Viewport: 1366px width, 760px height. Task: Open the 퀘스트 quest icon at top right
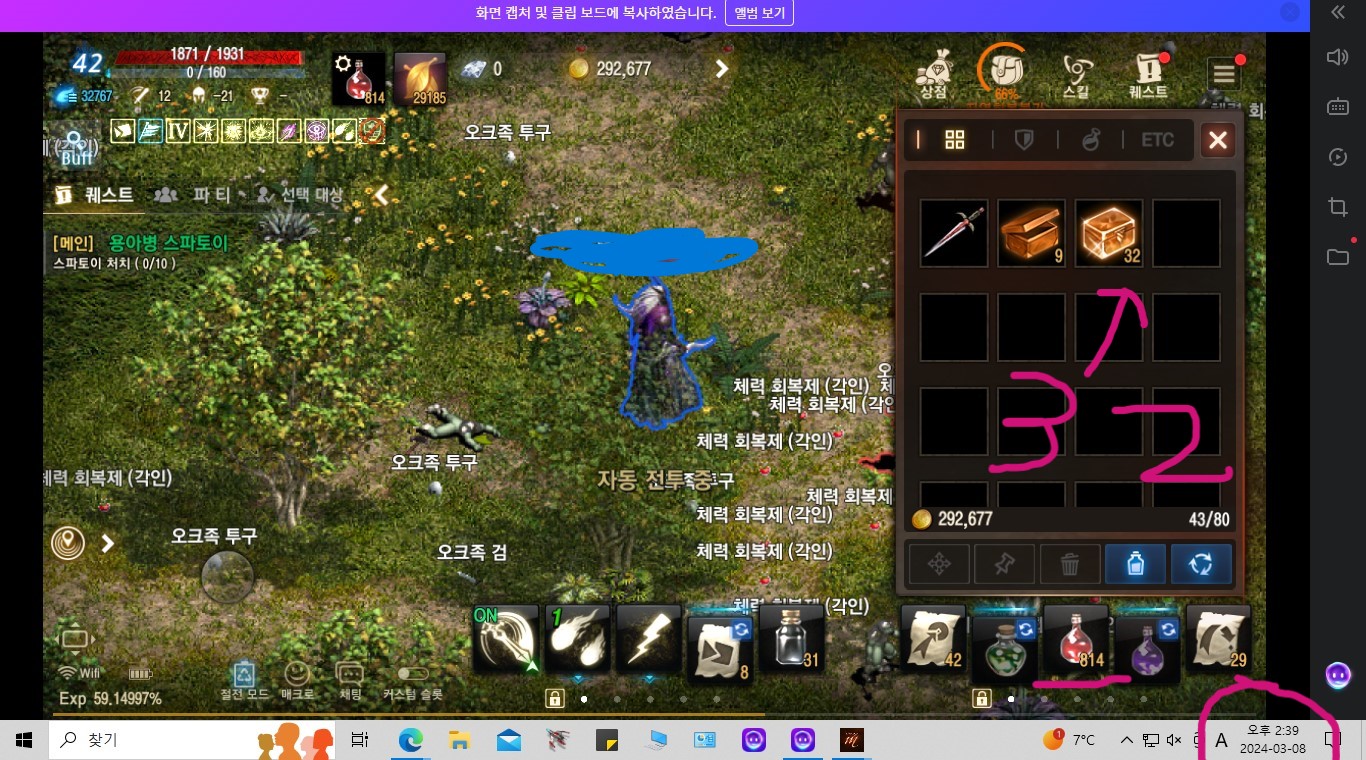[1149, 70]
